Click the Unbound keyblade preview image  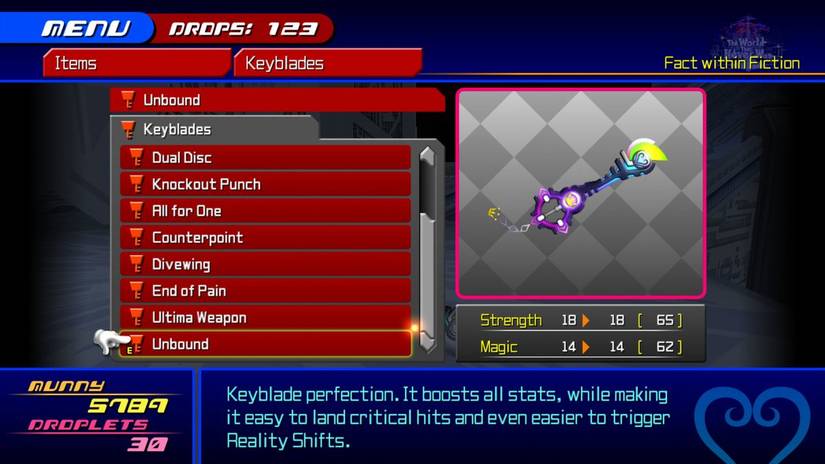580,193
